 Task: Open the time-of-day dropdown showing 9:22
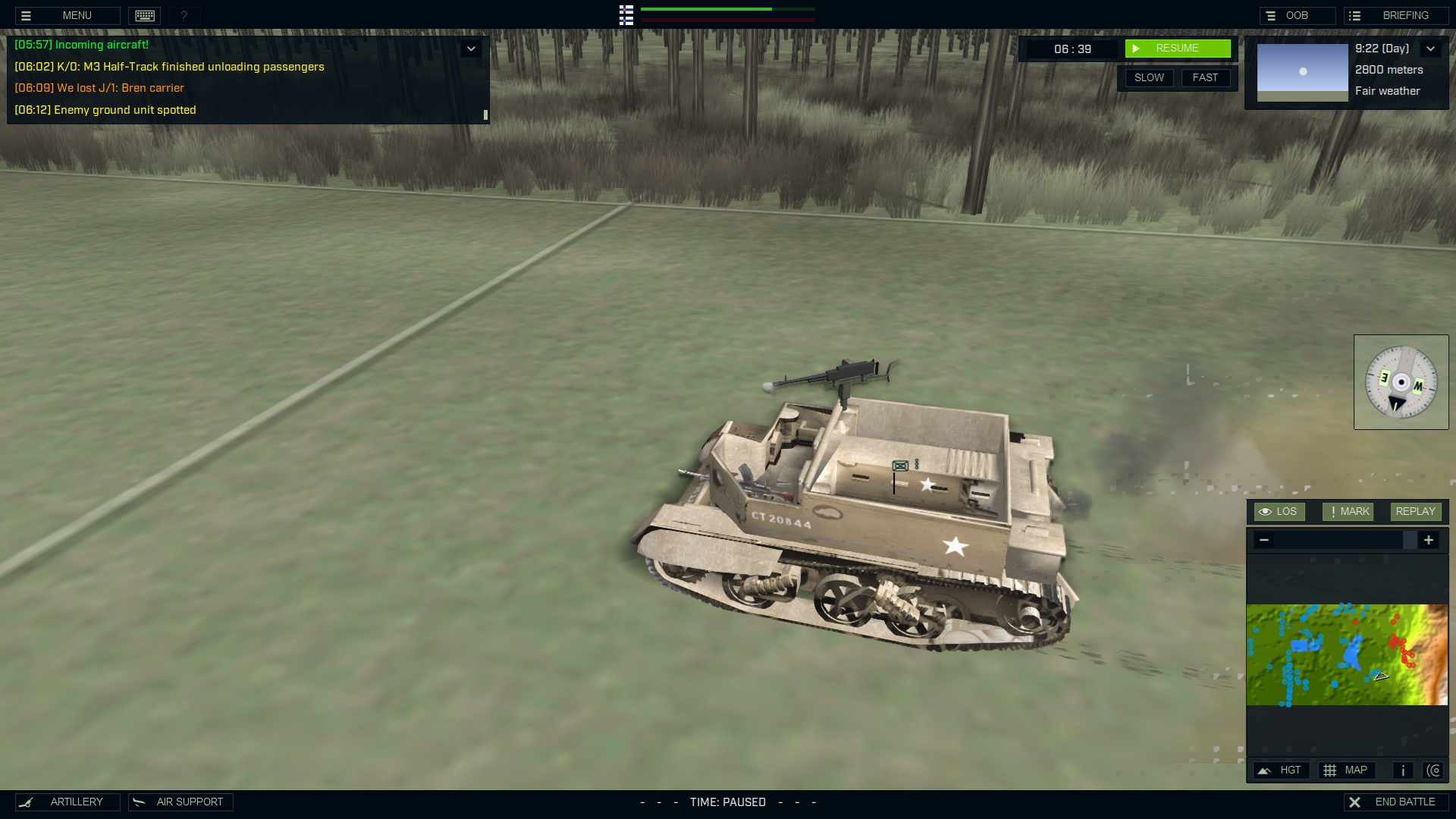[x=1432, y=48]
